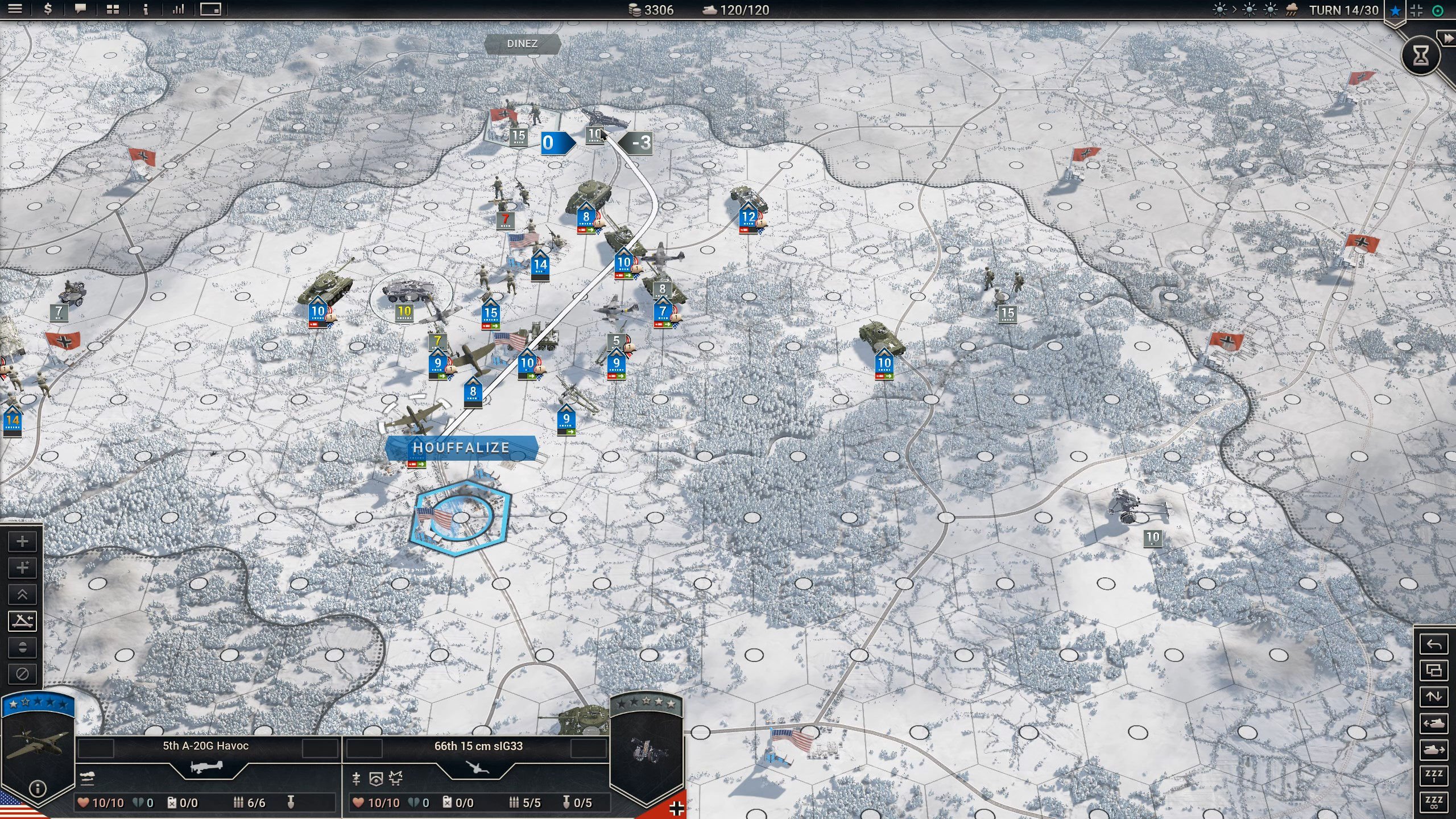This screenshot has width=1456, height=819.
Task: Undo last move with the return arrow
Action: (x=1434, y=644)
